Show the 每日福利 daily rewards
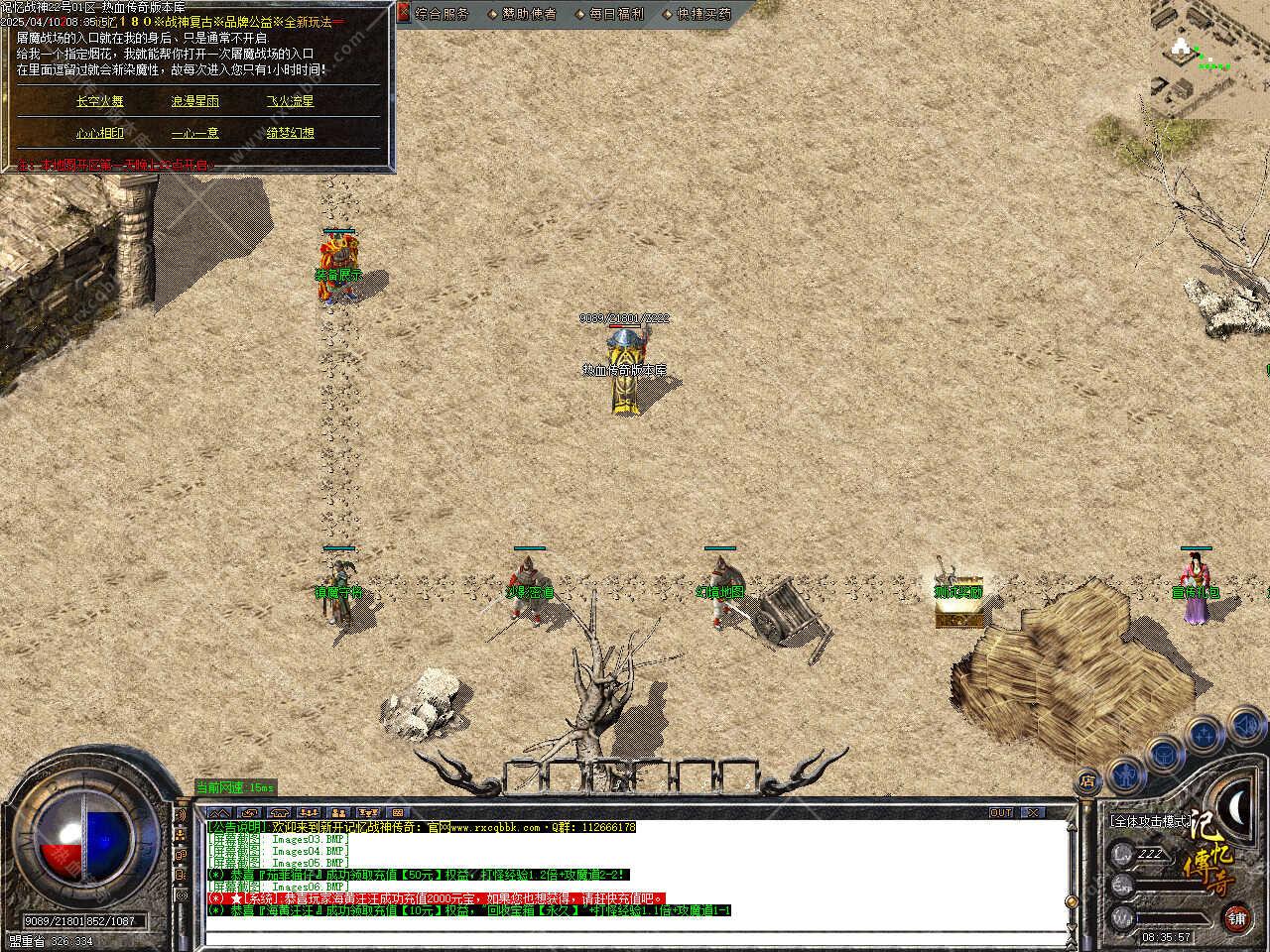Viewport: 1270px width, 952px height. 616,14
